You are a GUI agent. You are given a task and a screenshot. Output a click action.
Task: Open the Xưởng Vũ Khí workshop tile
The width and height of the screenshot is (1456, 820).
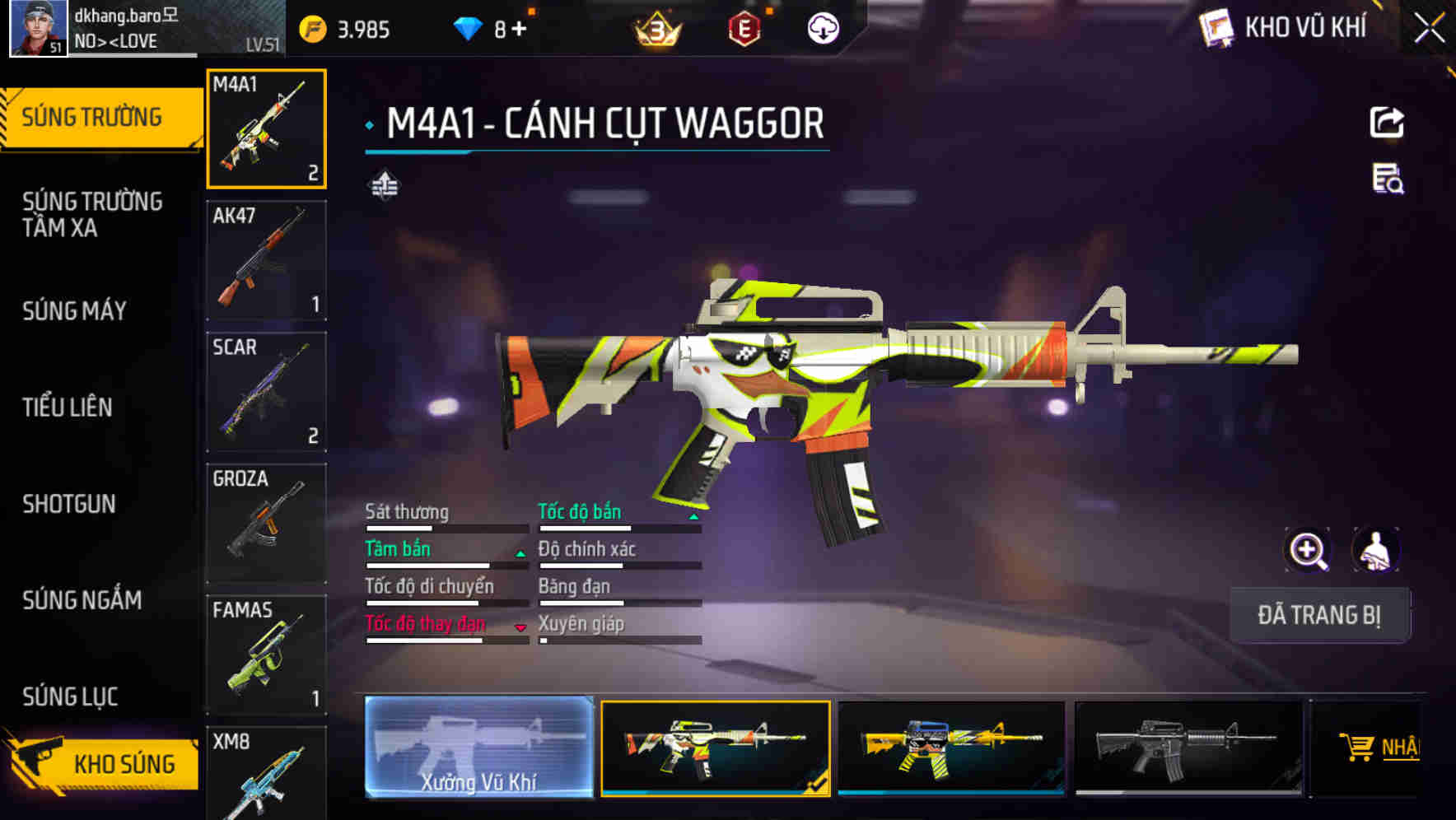tap(478, 748)
